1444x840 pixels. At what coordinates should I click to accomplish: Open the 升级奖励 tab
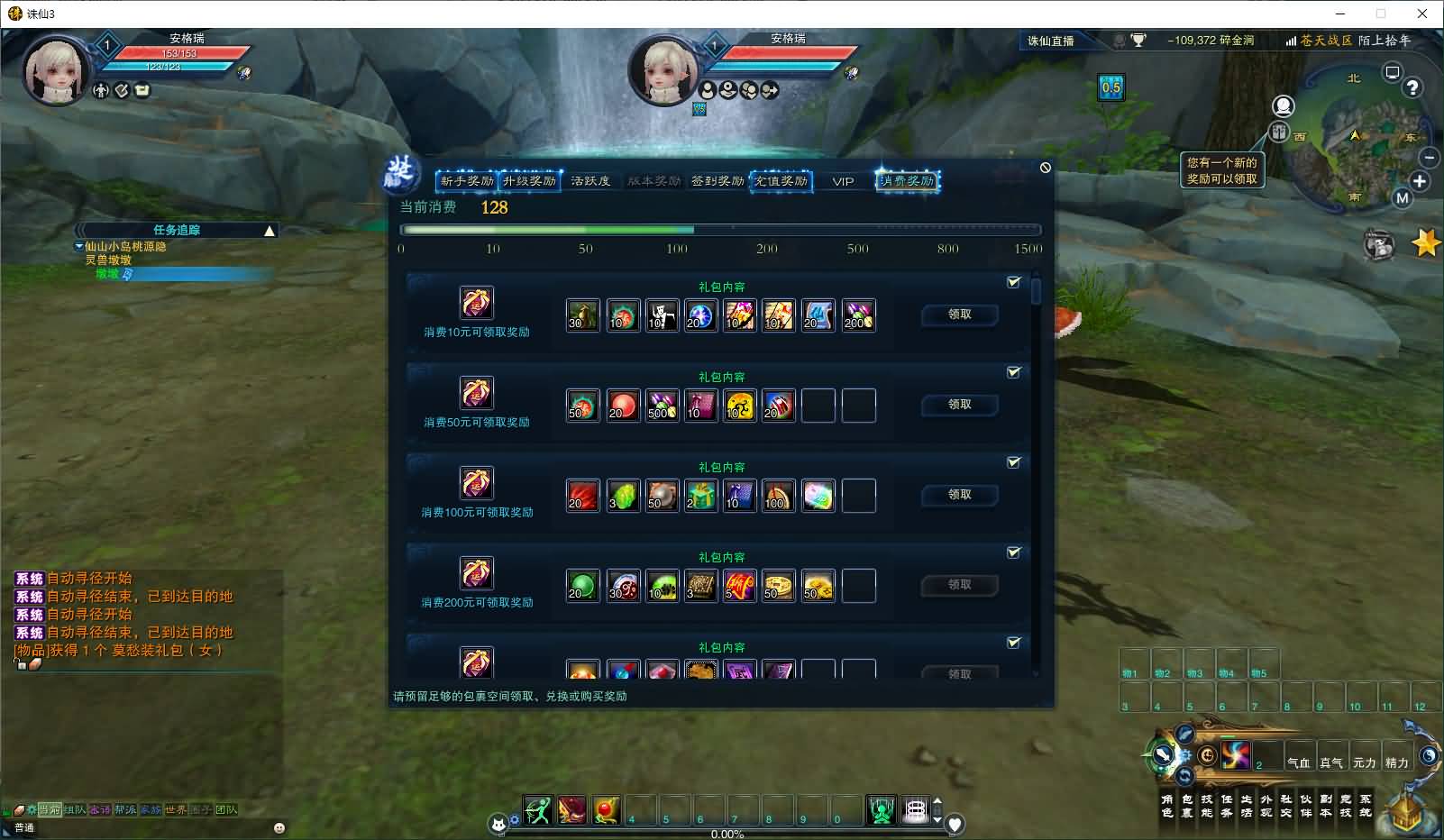coord(529,181)
